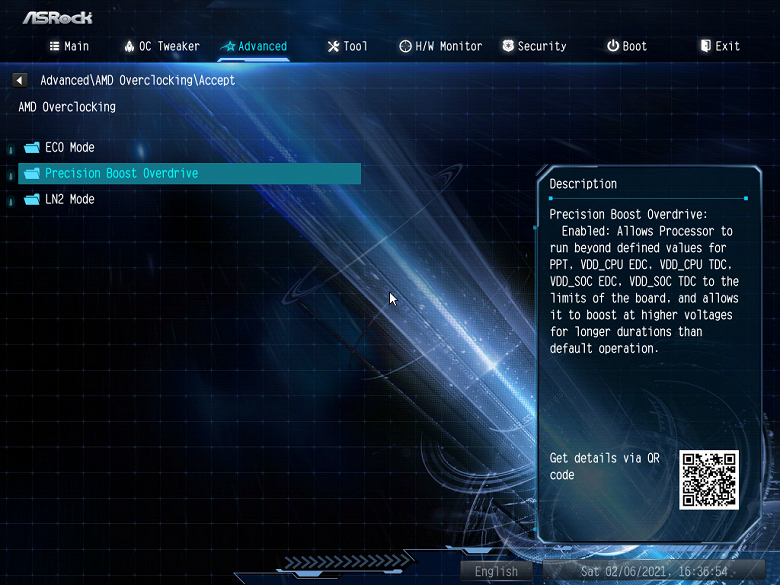This screenshot has height=585, width=780.
Task: Select the Precision Boost Overdrive entry
Action: click(x=121, y=173)
